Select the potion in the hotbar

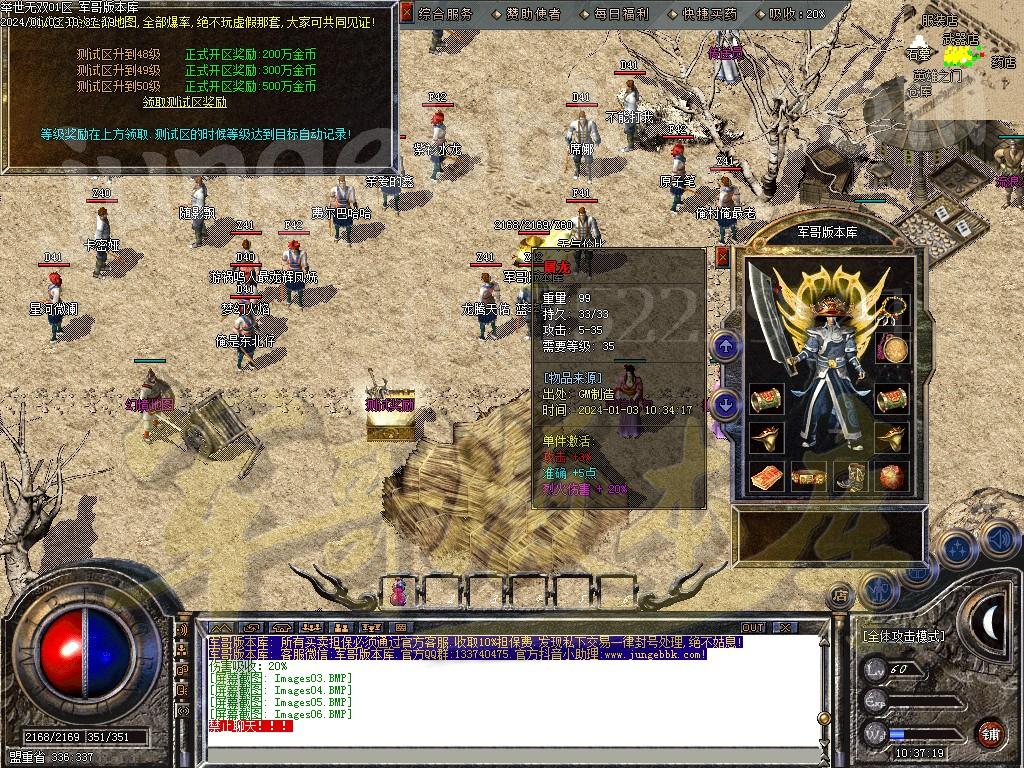pos(399,591)
